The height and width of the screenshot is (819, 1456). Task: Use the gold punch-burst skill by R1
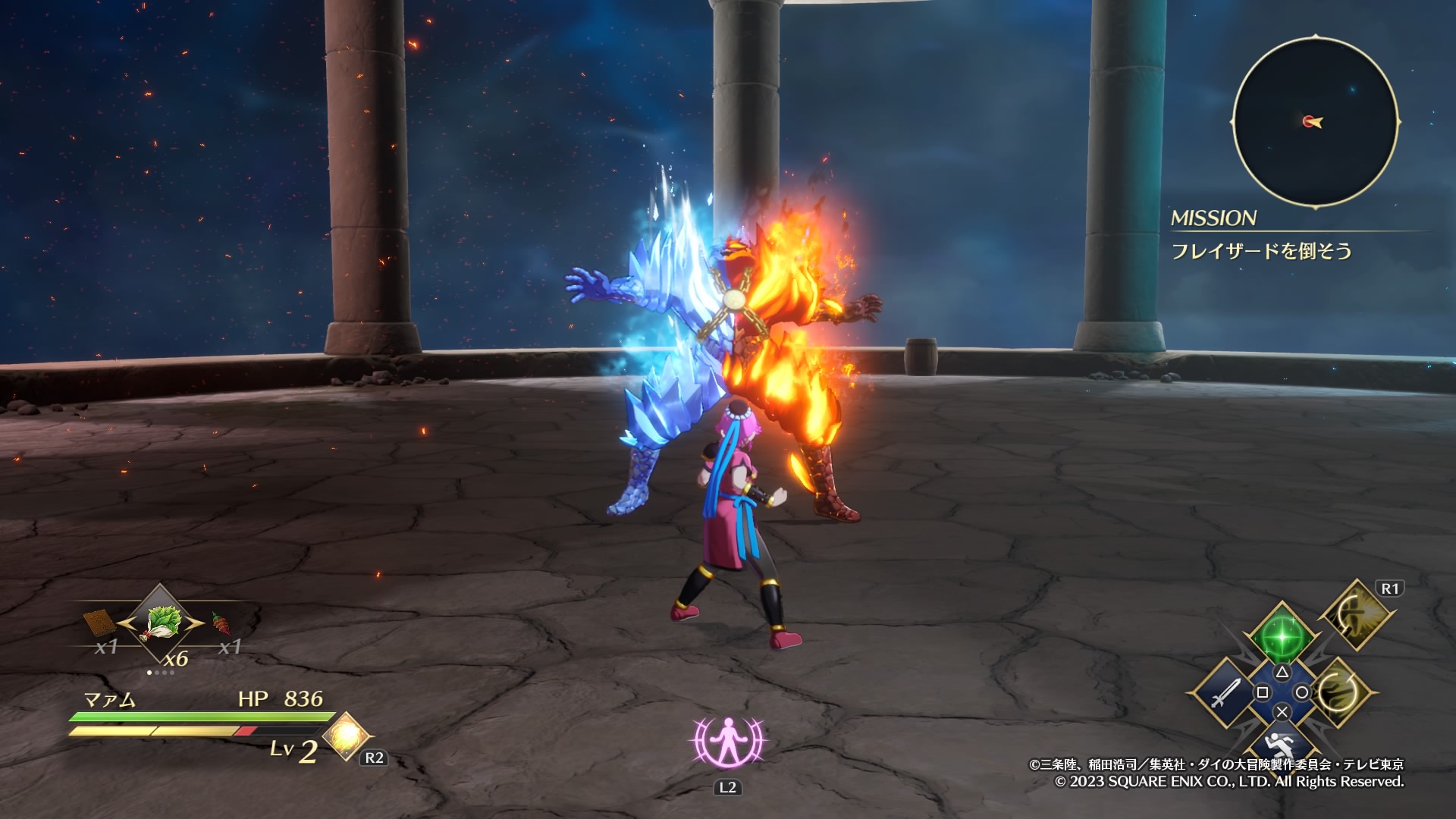pos(1357,614)
